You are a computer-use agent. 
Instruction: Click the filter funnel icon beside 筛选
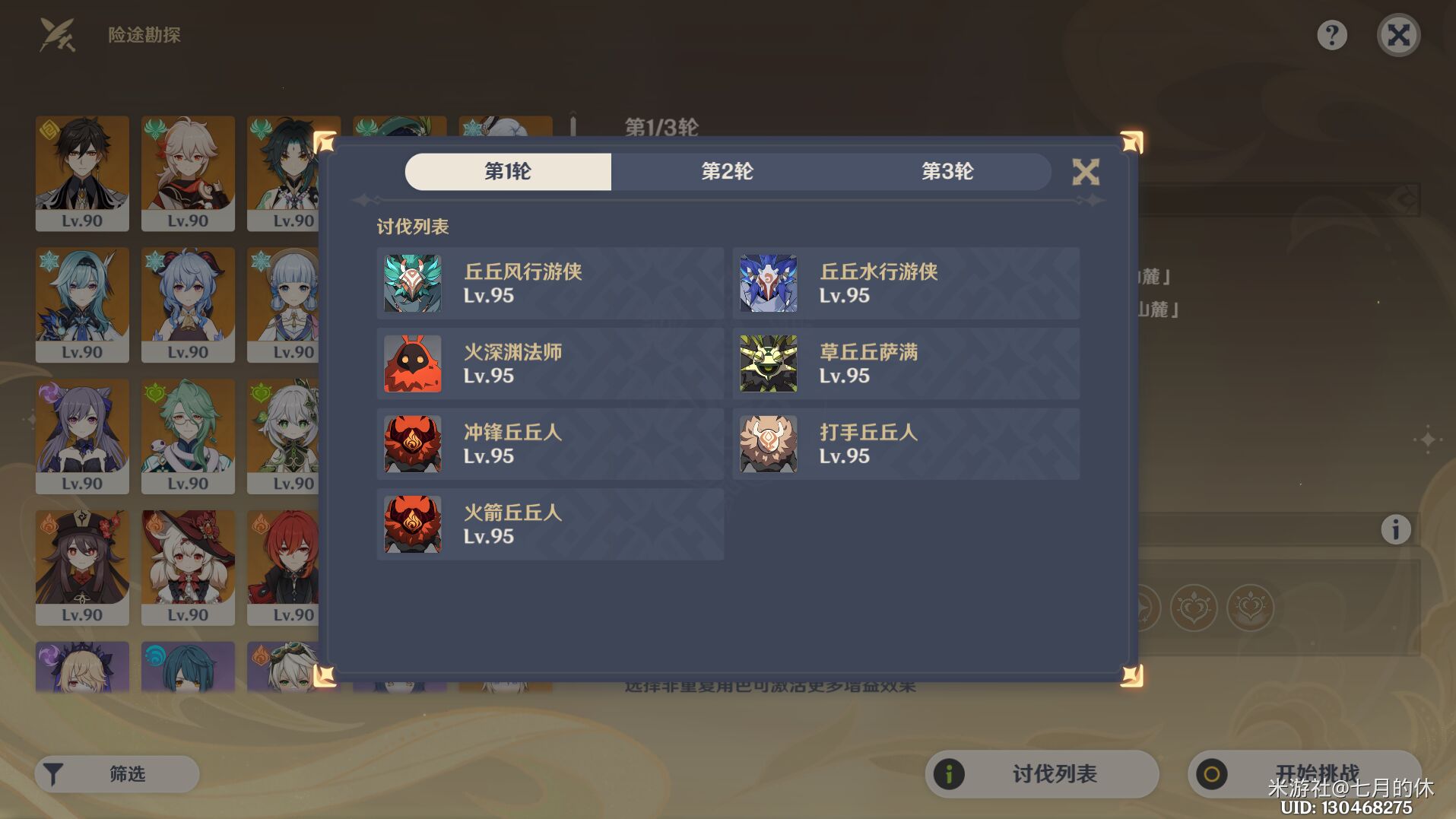[53, 773]
